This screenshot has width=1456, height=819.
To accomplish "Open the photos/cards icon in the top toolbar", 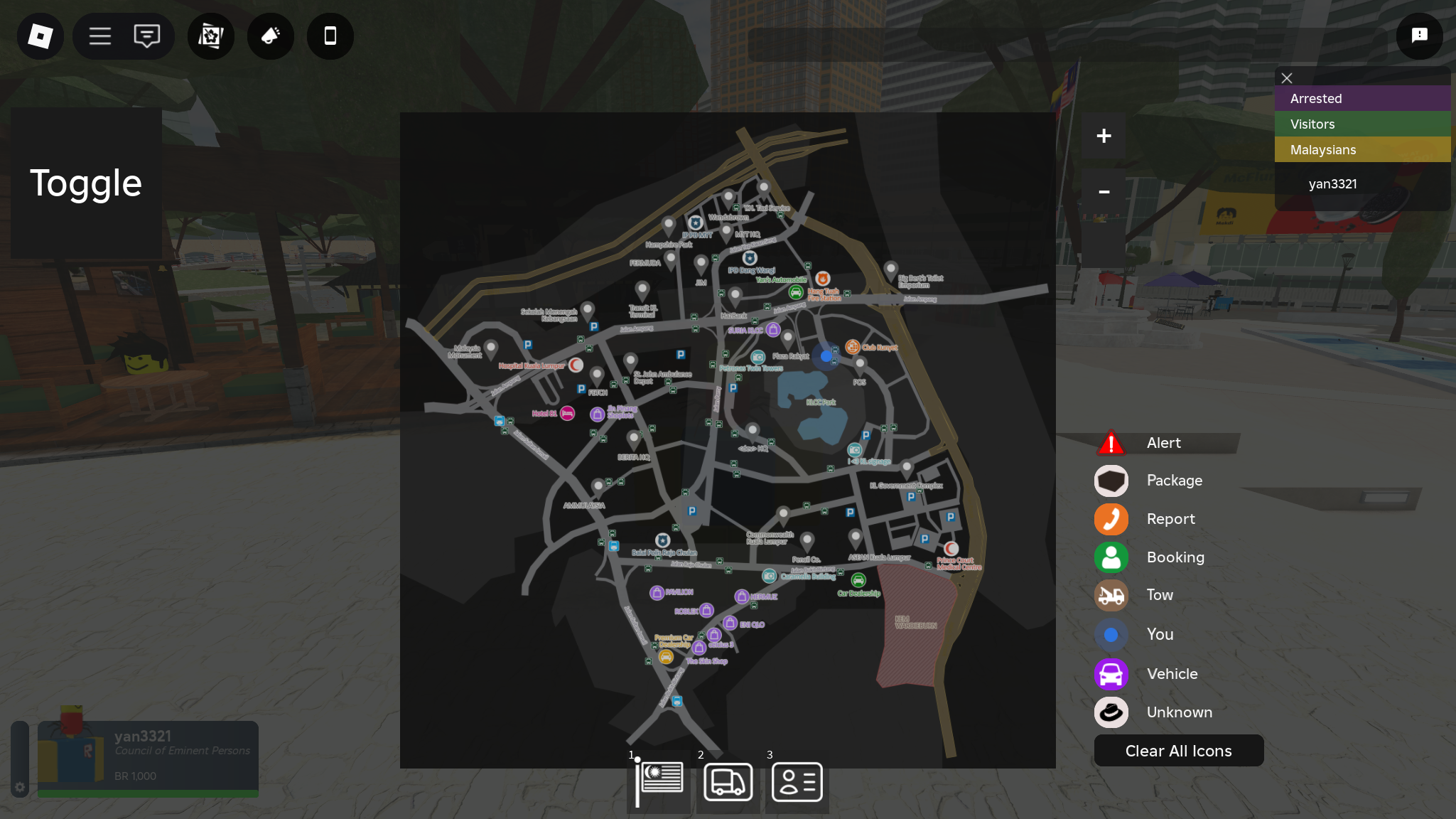I will 210,36.
